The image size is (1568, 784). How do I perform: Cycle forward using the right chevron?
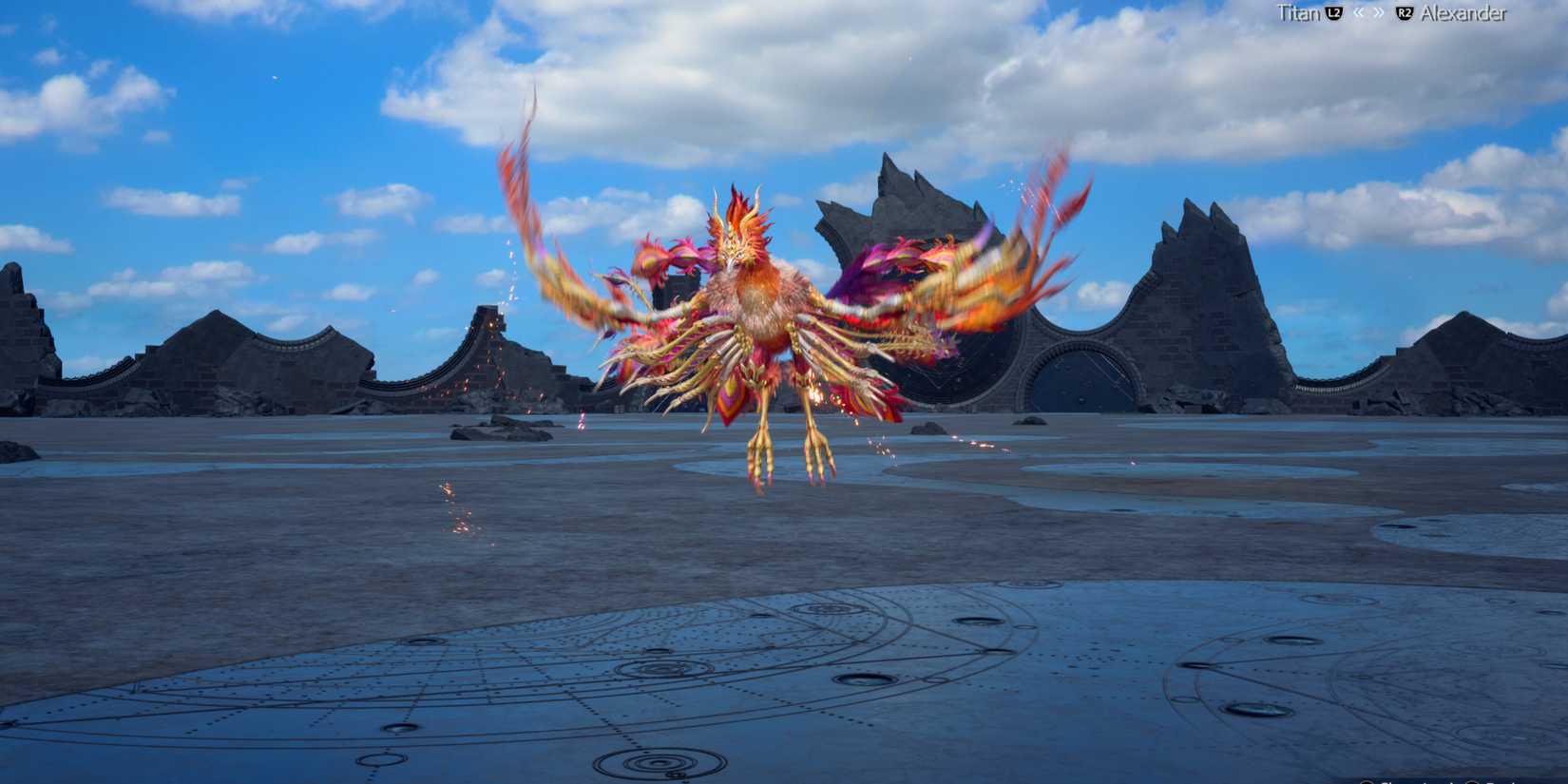point(1380,13)
